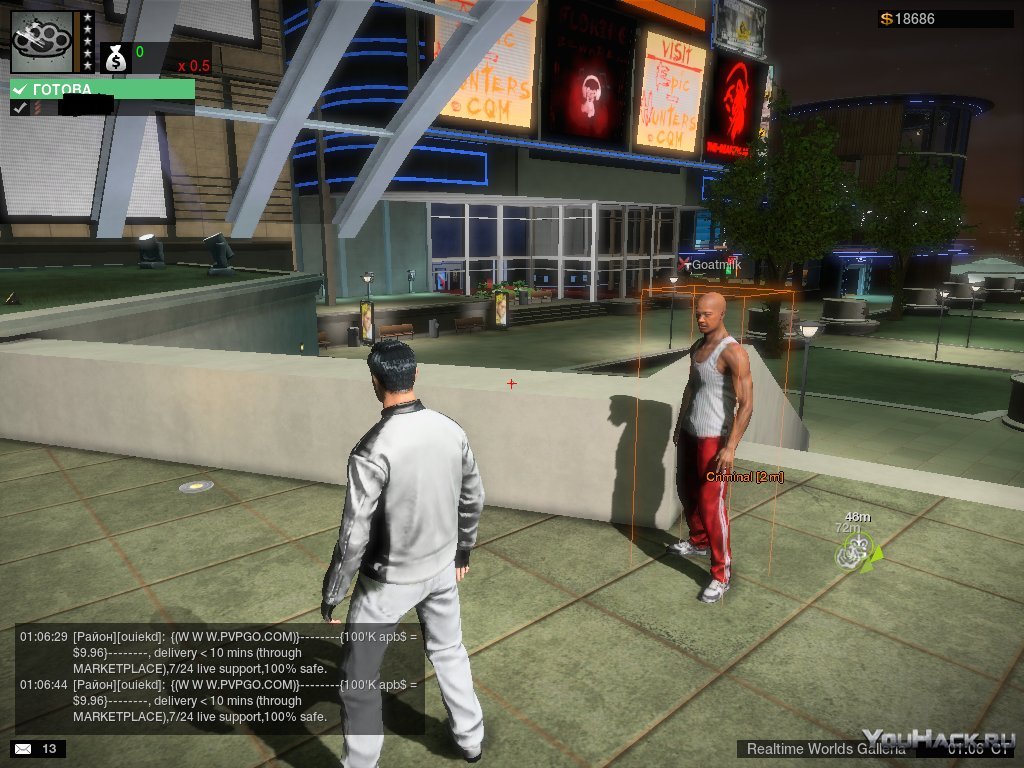Click the district chat message box
The image size is (1024, 768).
(x=219, y=678)
